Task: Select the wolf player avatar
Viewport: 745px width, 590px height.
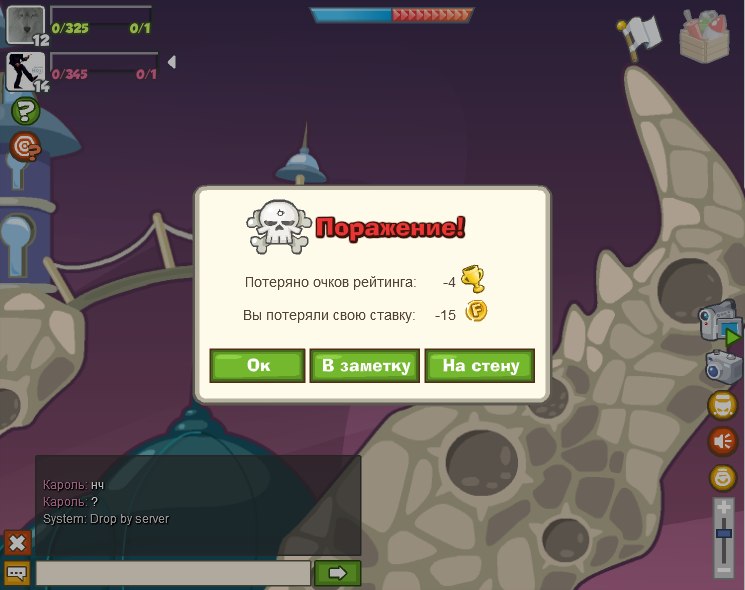Action: [25, 24]
